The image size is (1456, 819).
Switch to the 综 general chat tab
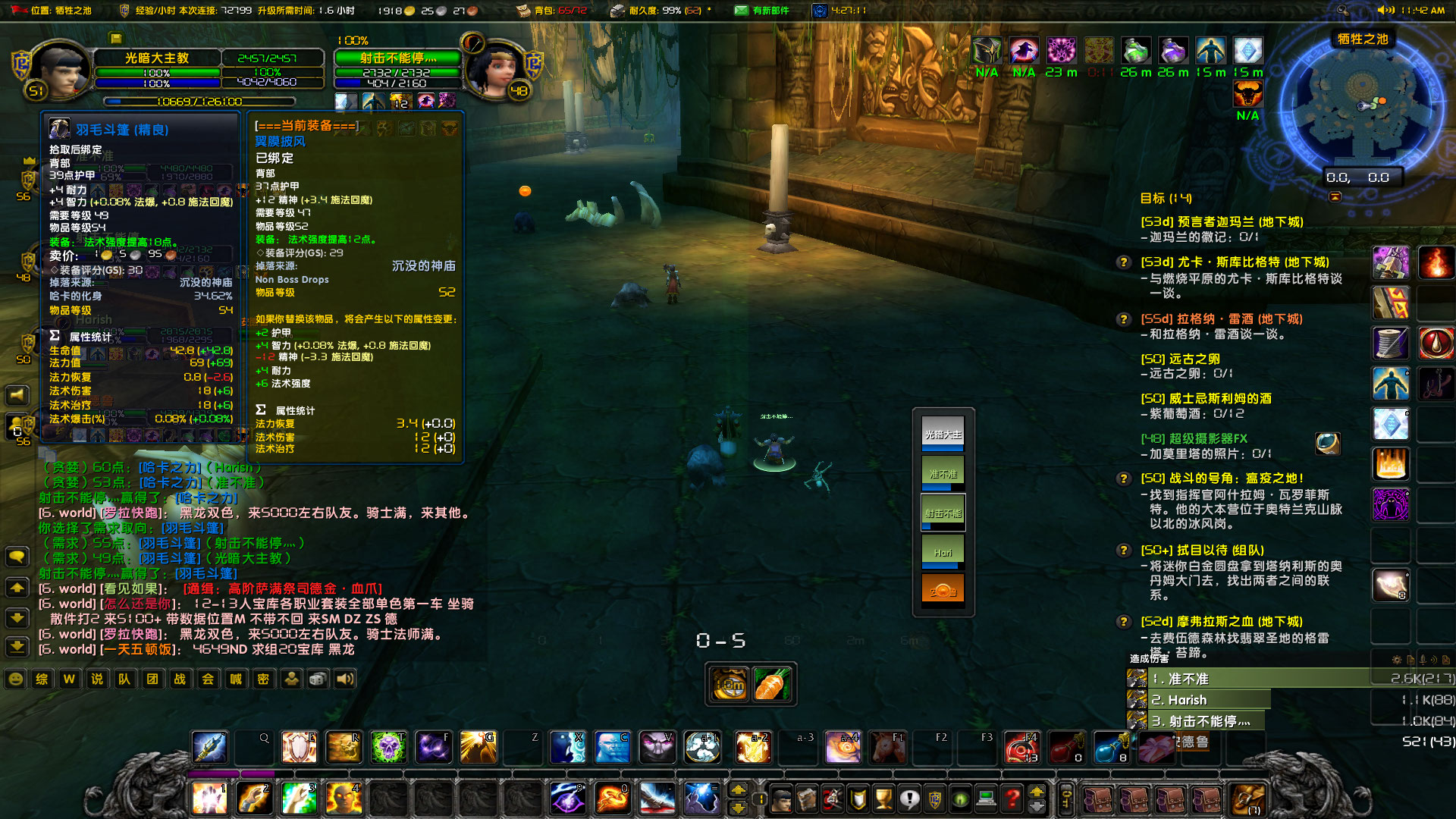click(42, 679)
